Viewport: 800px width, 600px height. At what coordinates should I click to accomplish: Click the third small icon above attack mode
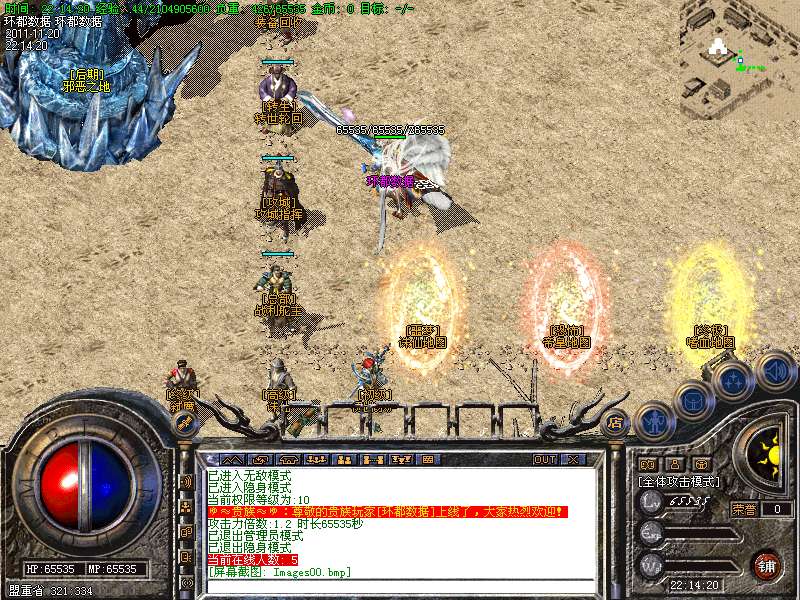click(700, 464)
